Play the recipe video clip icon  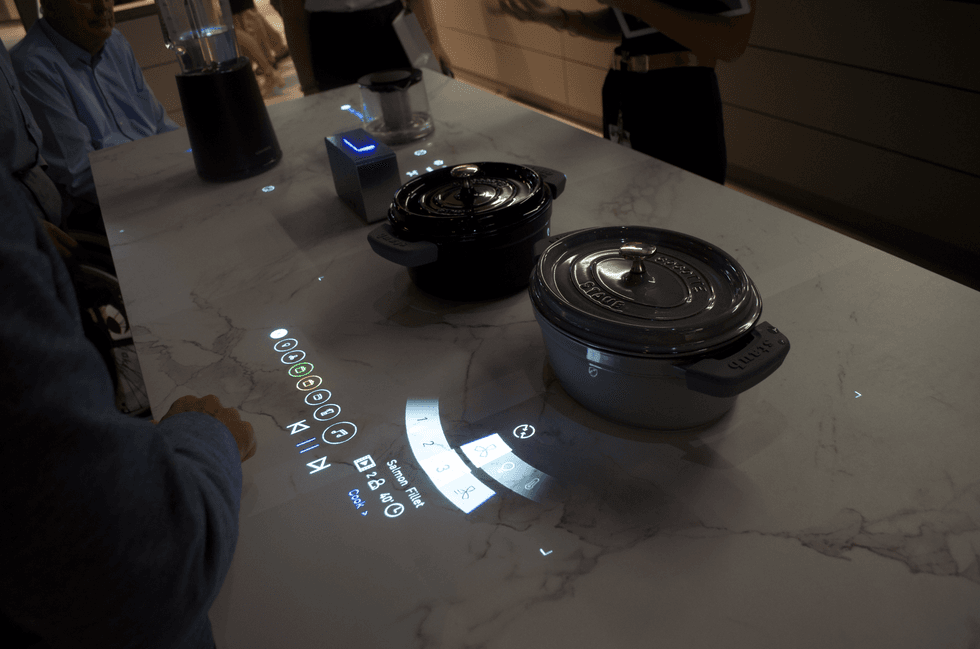pos(362,463)
